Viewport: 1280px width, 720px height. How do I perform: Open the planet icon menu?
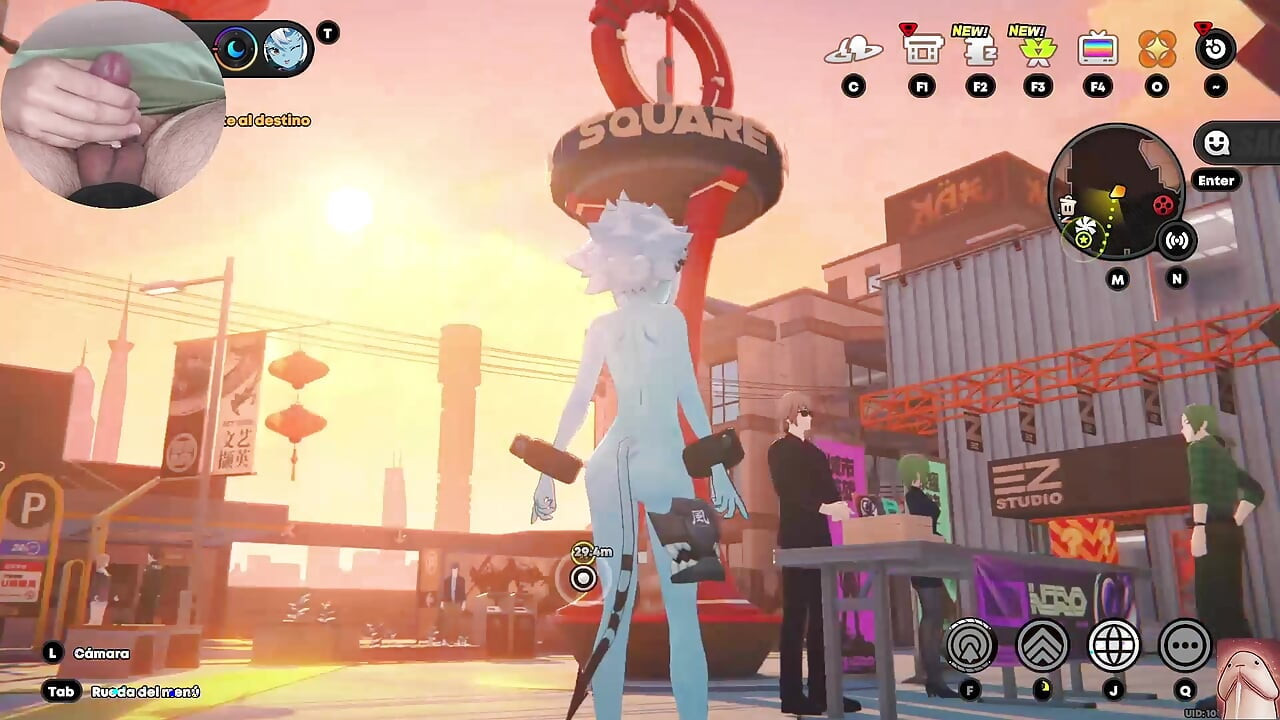(853, 48)
